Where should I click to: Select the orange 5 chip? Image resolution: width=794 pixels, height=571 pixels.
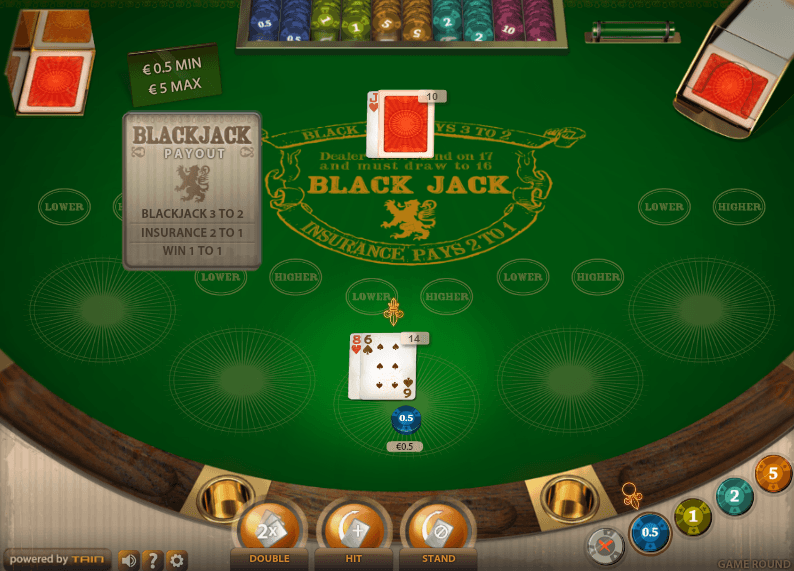774,474
